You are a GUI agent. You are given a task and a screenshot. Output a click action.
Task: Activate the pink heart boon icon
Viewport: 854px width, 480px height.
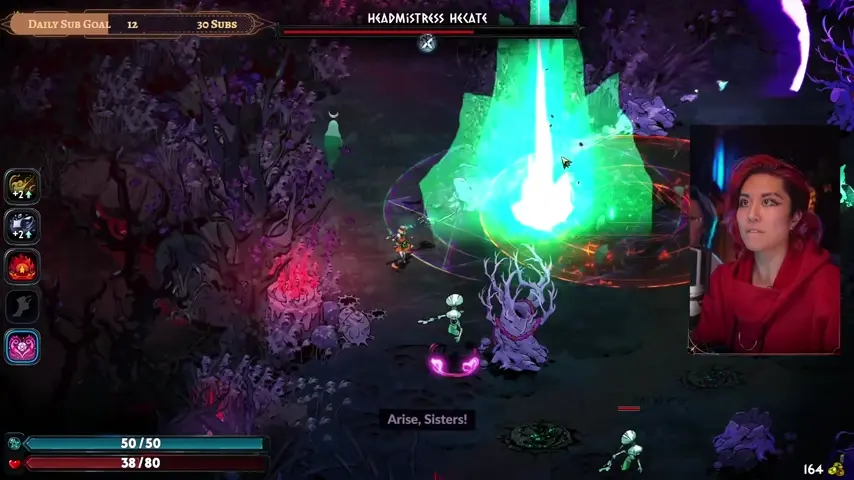coord(22,347)
